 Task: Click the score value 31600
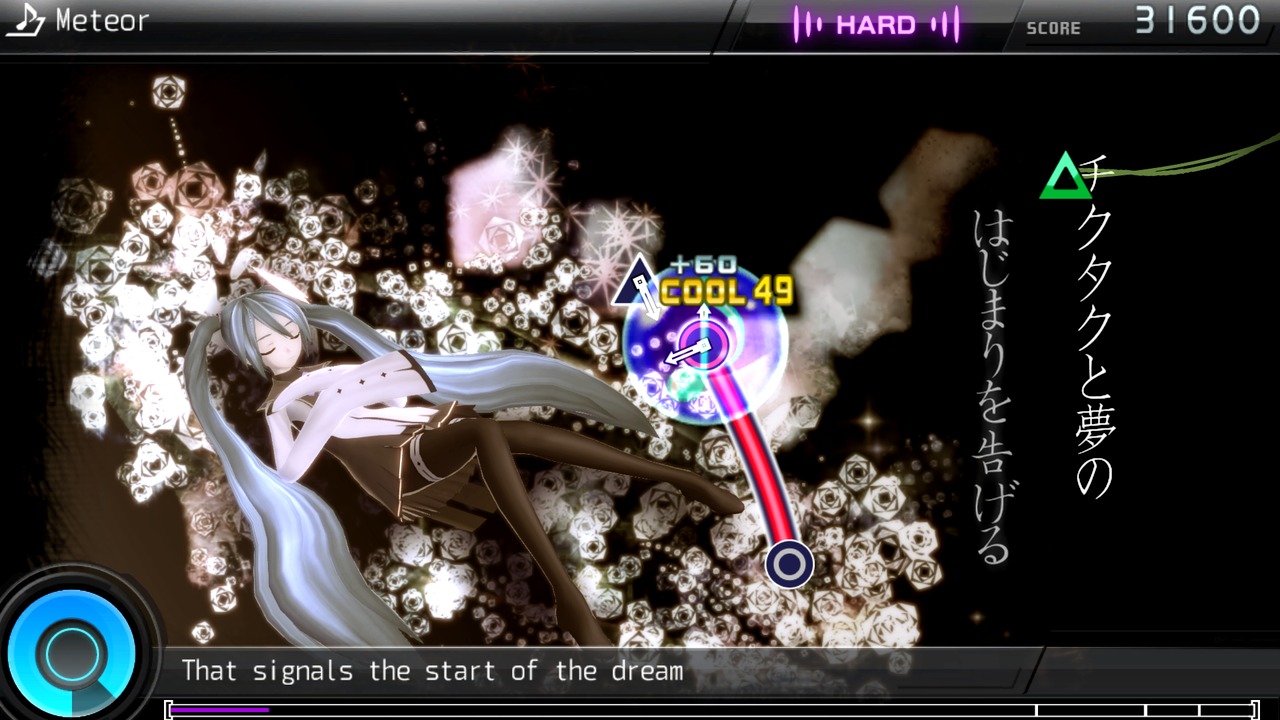[1198, 17]
